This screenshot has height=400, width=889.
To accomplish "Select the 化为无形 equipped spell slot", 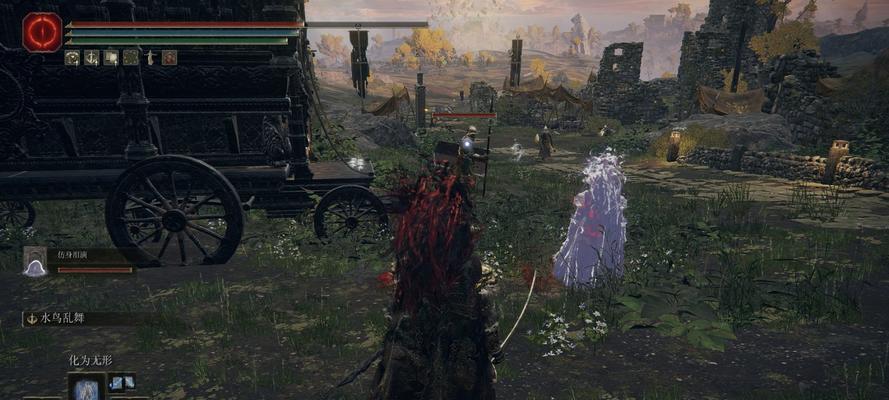I will (87, 387).
